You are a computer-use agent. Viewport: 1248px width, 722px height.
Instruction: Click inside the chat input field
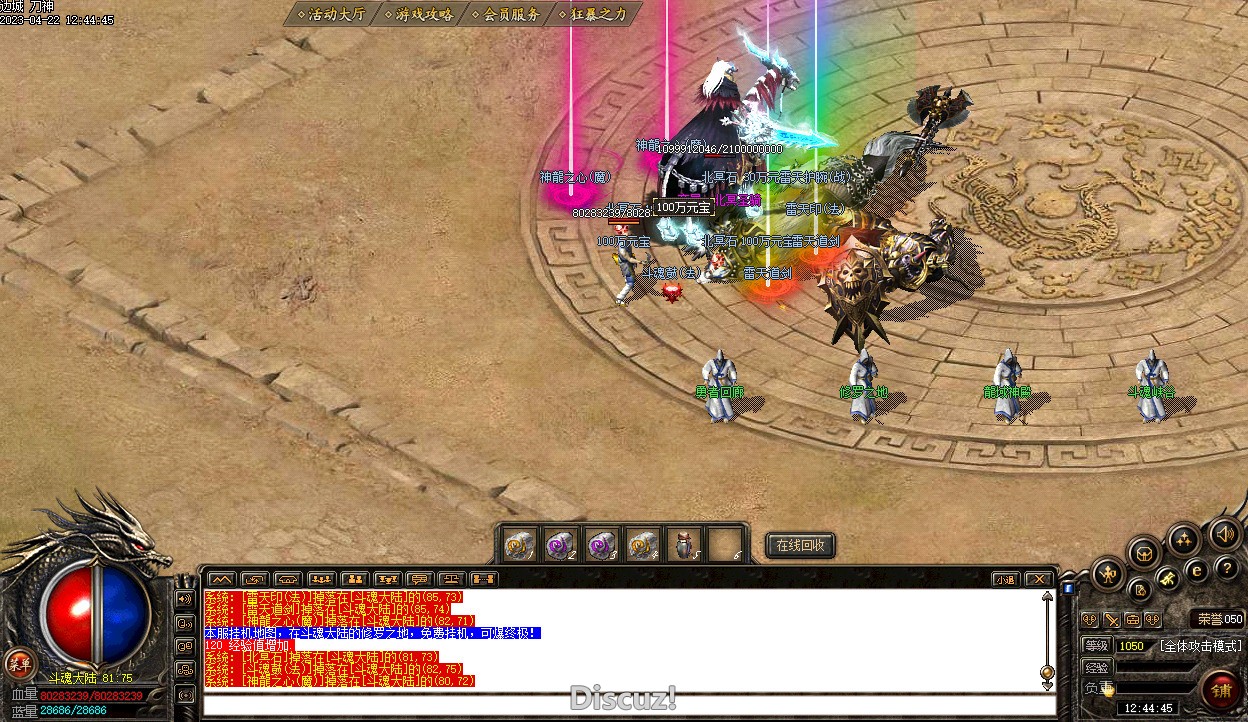(x=620, y=704)
